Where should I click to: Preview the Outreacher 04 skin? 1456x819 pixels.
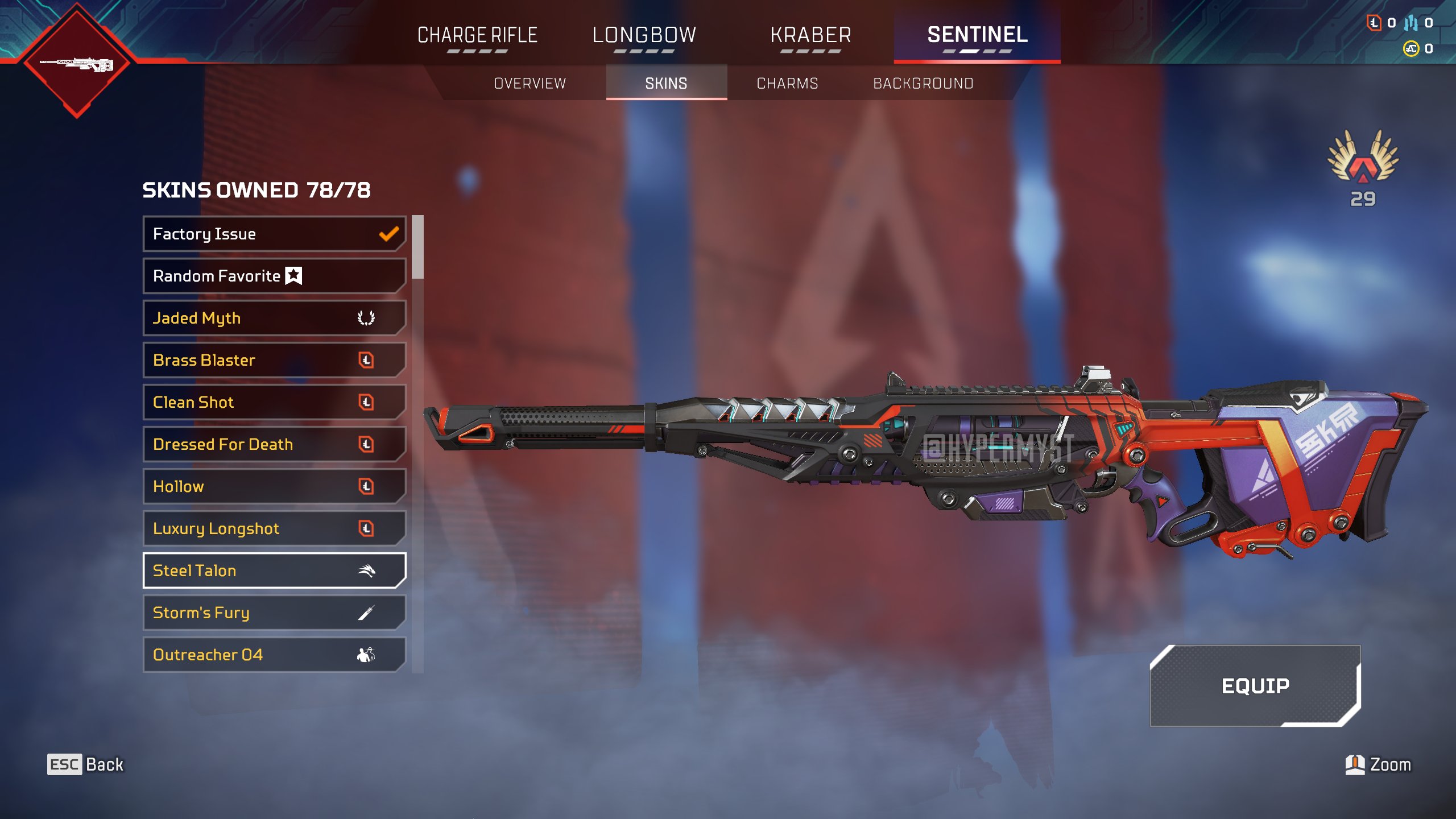coord(274,655)
